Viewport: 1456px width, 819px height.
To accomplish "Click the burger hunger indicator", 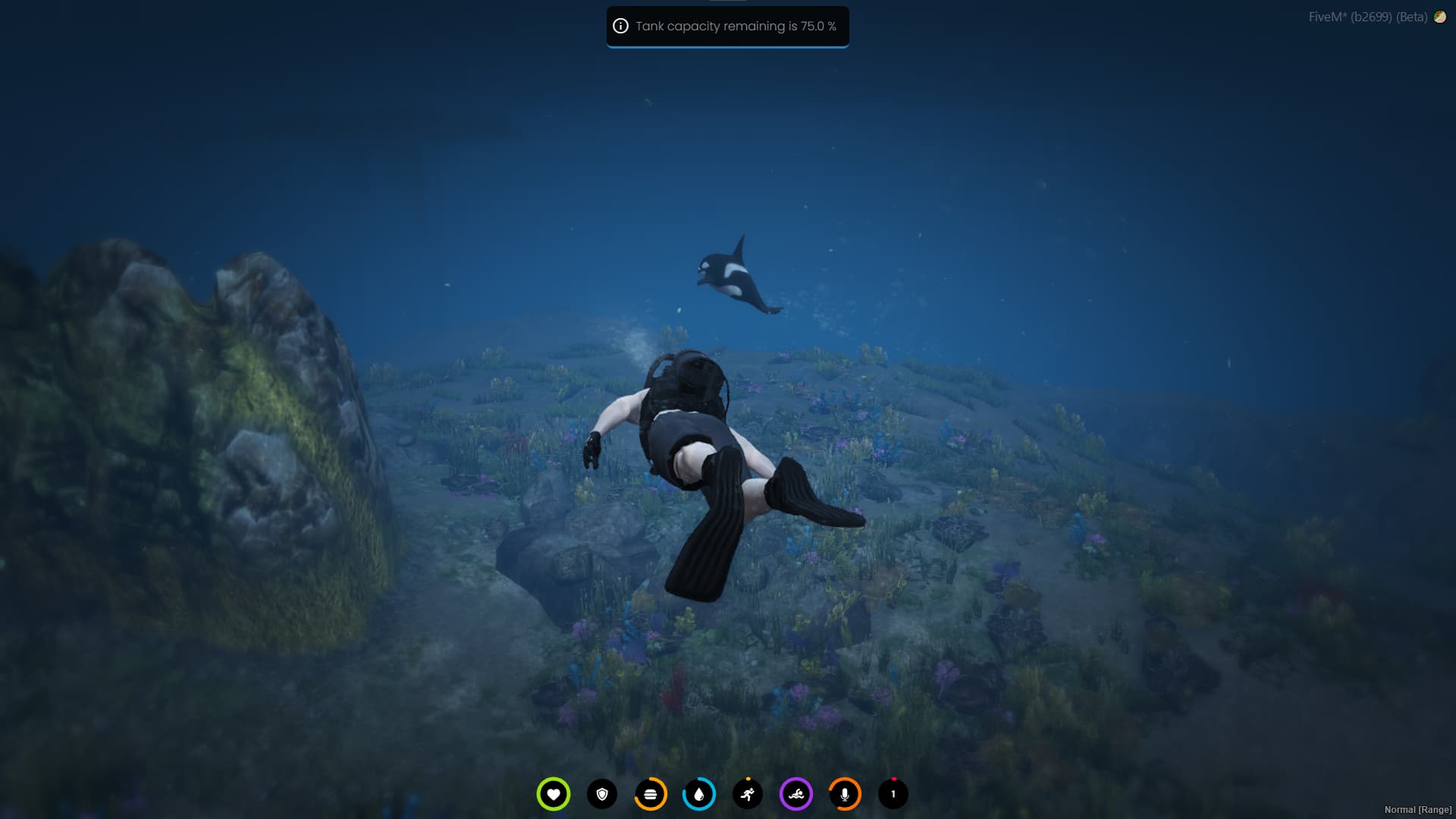I will point(651,794).
